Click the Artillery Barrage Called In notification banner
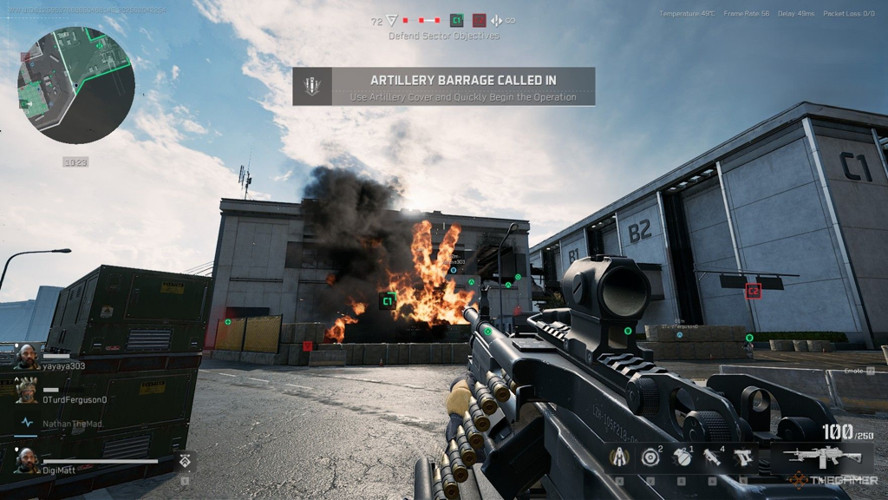Screen dimensions: 888x500 coord(444,86)
